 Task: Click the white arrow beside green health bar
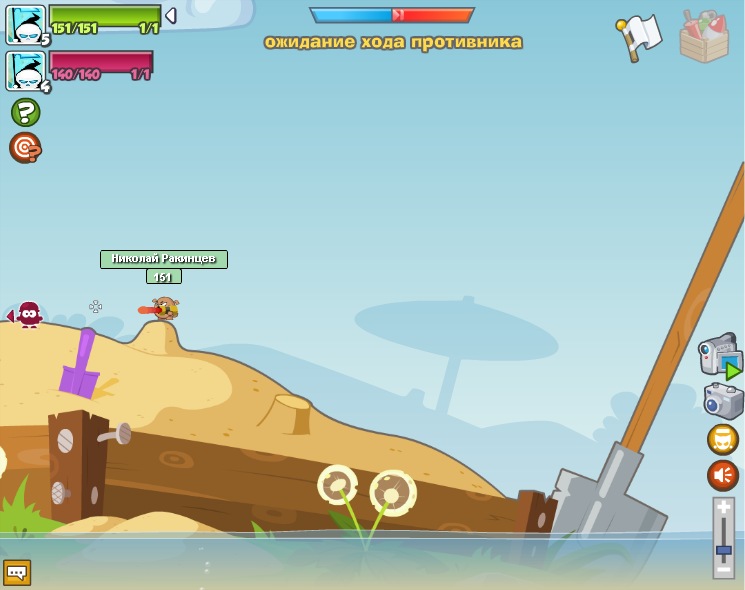(x=171, y=16)
